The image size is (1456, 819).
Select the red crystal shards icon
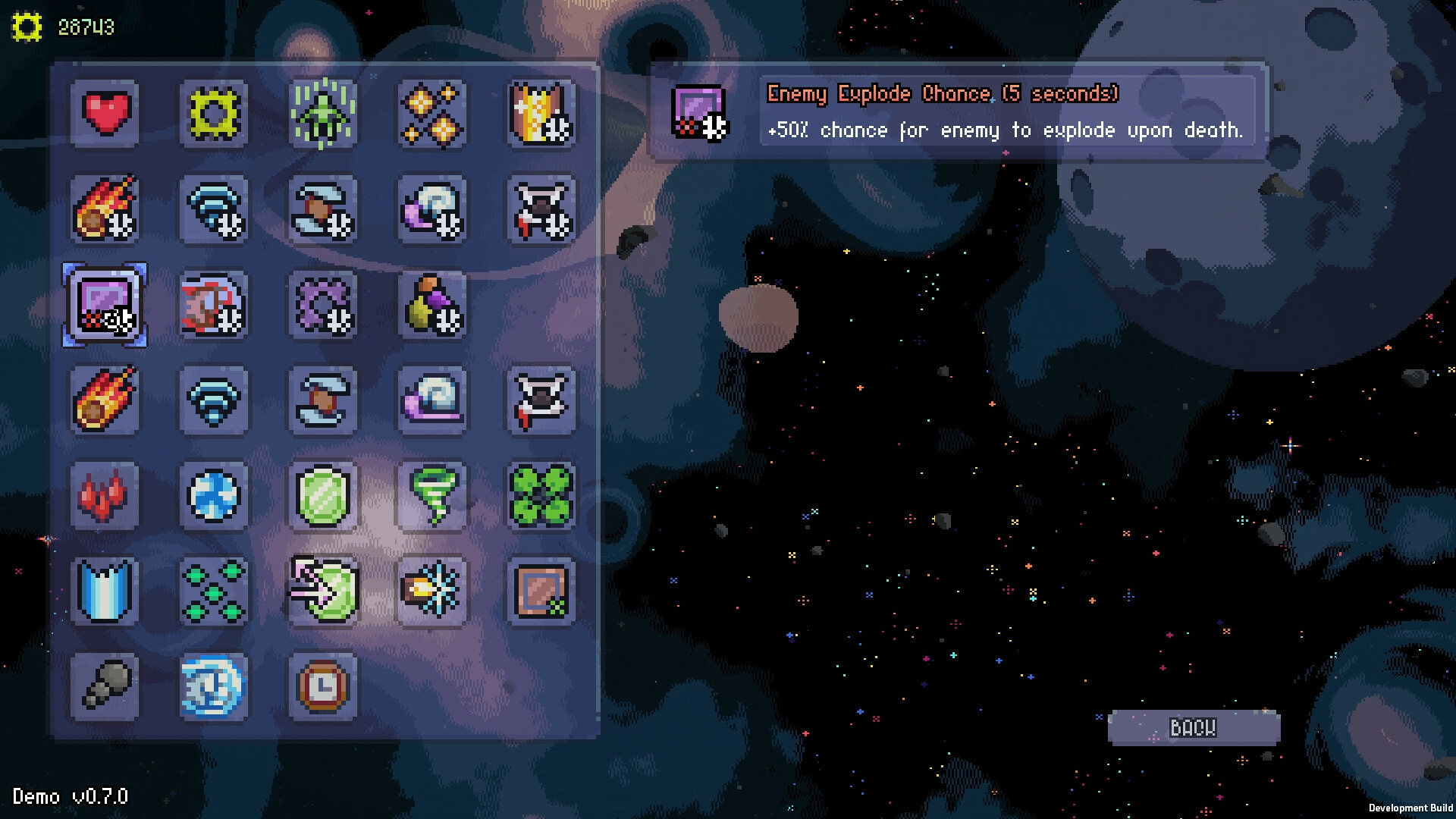105,496
